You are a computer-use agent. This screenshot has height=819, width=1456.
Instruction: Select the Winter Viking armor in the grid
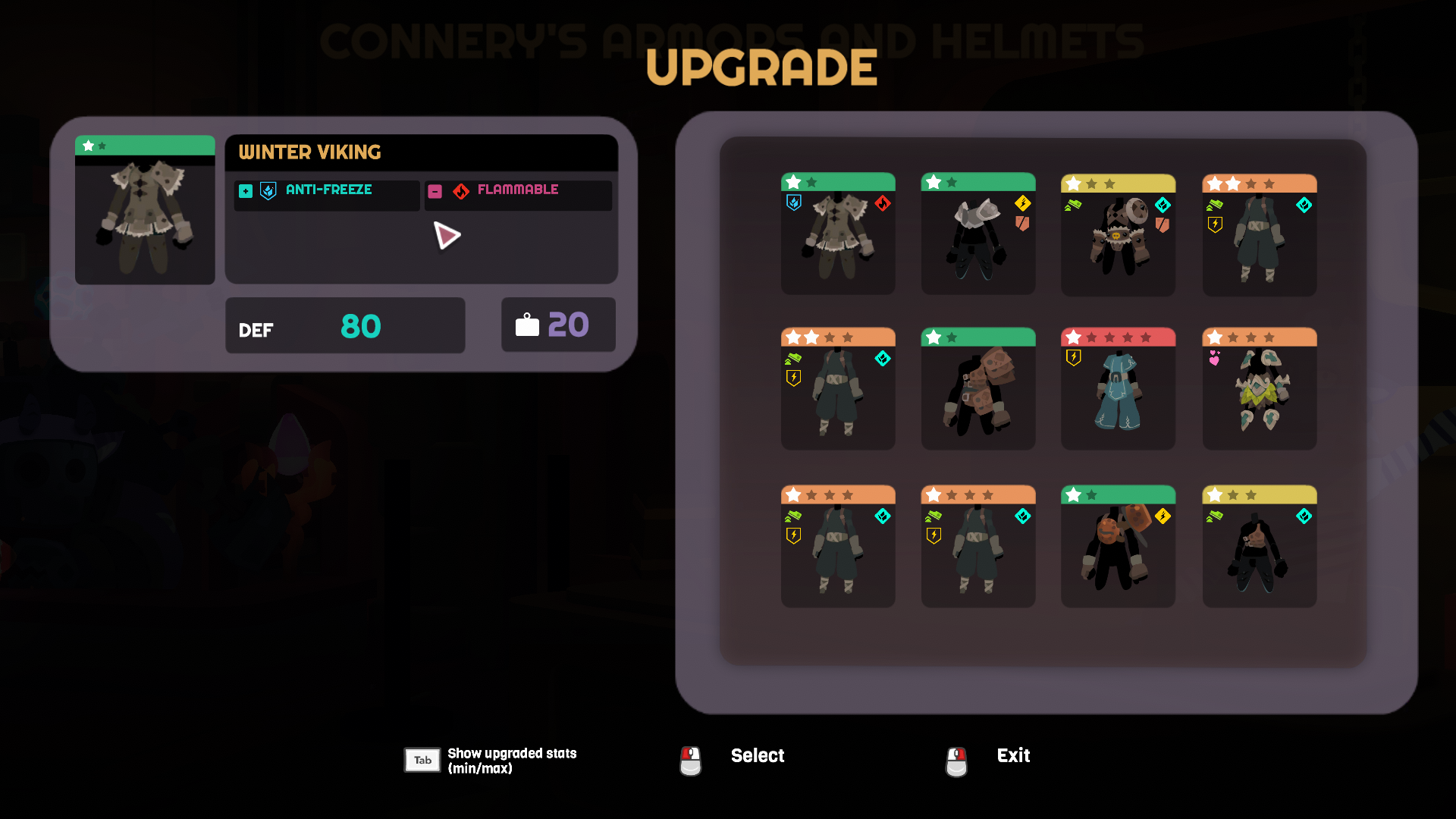coord(838,235)
